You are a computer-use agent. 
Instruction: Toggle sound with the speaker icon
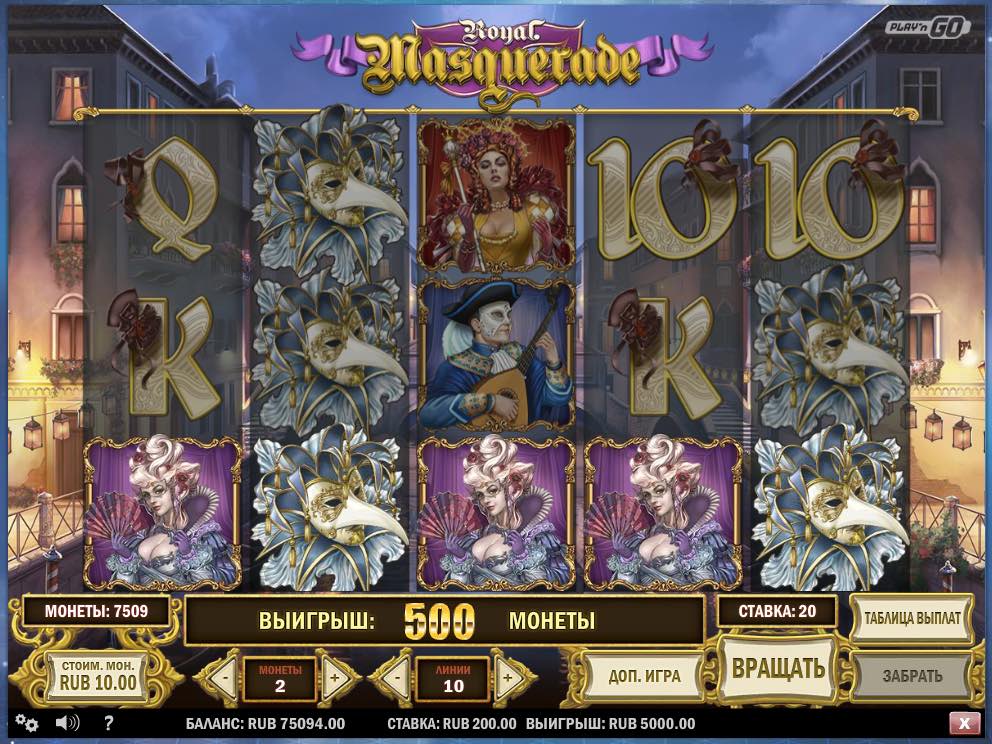pyautogui.click(x=67, y=723)
